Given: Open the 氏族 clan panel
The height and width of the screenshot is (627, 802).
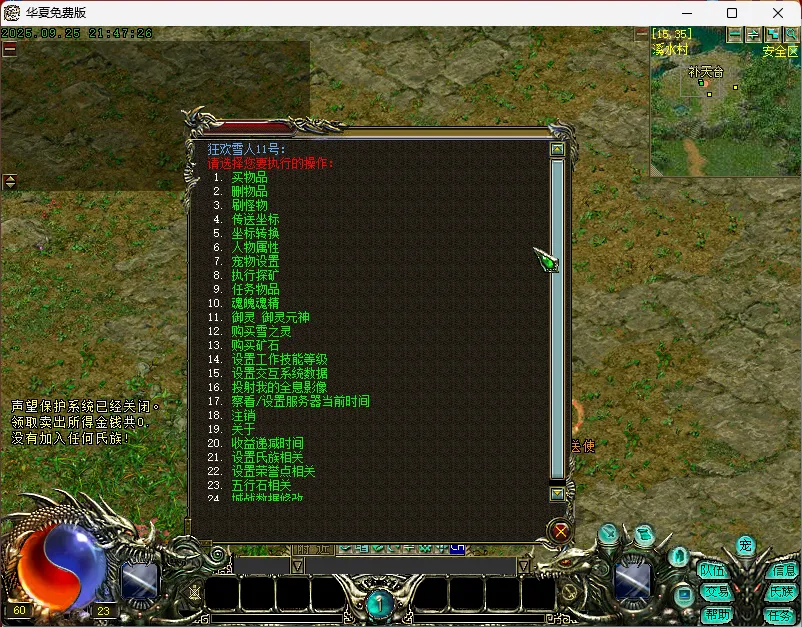Looking at the screenshot, I should point(782,592).
